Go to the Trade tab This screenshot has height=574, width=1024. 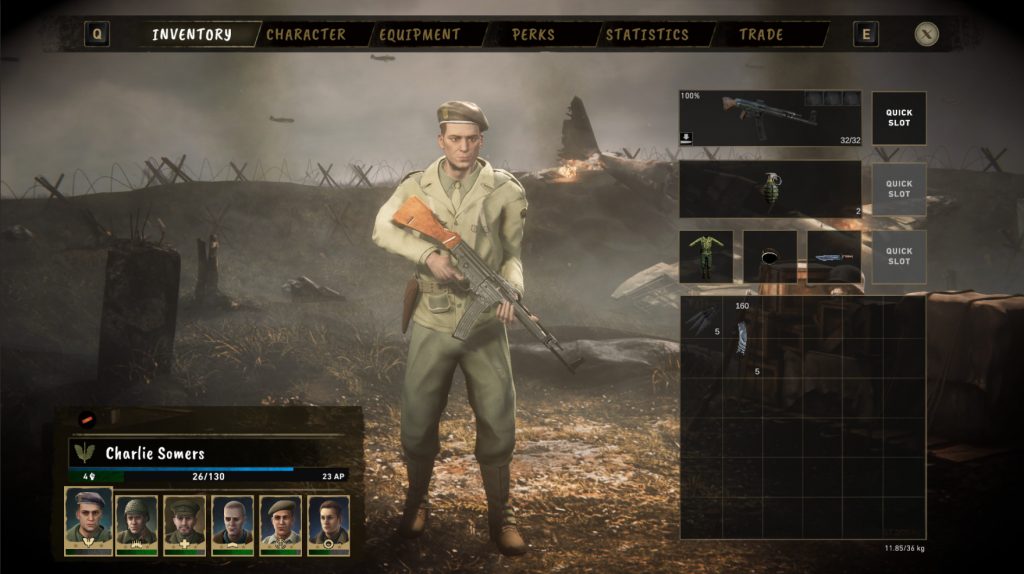(x=761, y=35)
